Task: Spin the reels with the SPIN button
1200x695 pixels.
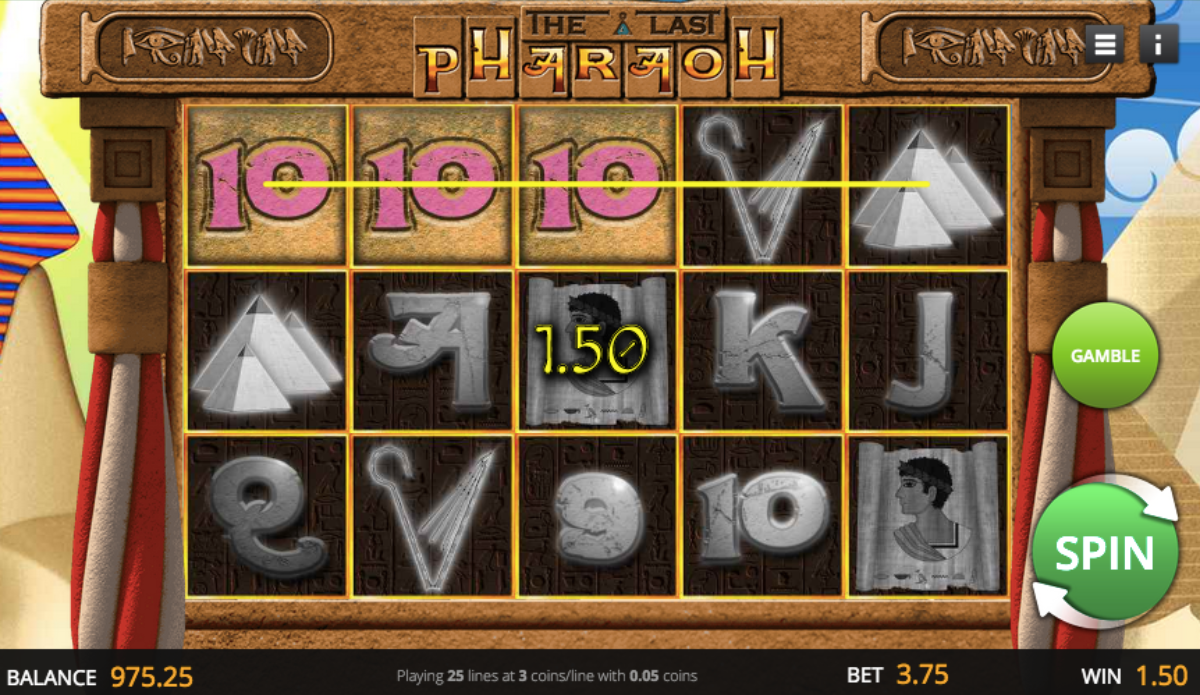Action: (1104, 552)
